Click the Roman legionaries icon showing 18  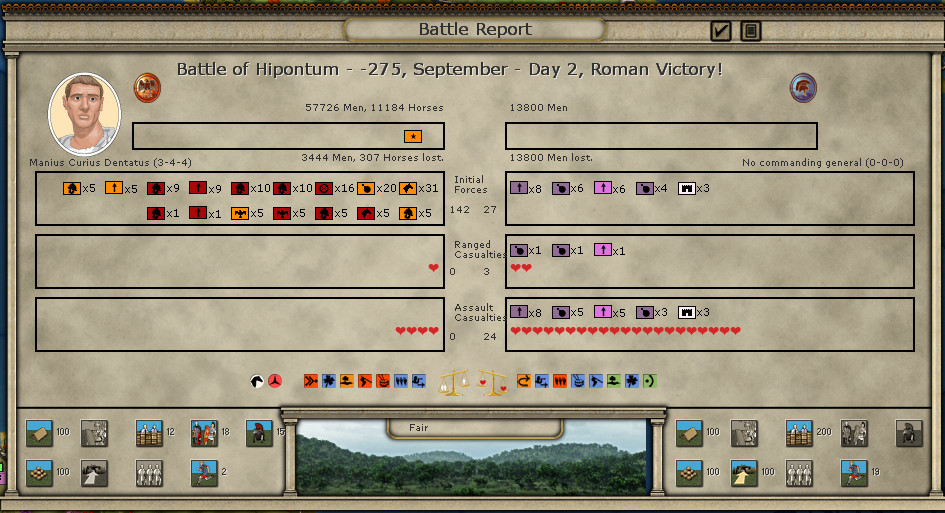click(x=204, y=433)
